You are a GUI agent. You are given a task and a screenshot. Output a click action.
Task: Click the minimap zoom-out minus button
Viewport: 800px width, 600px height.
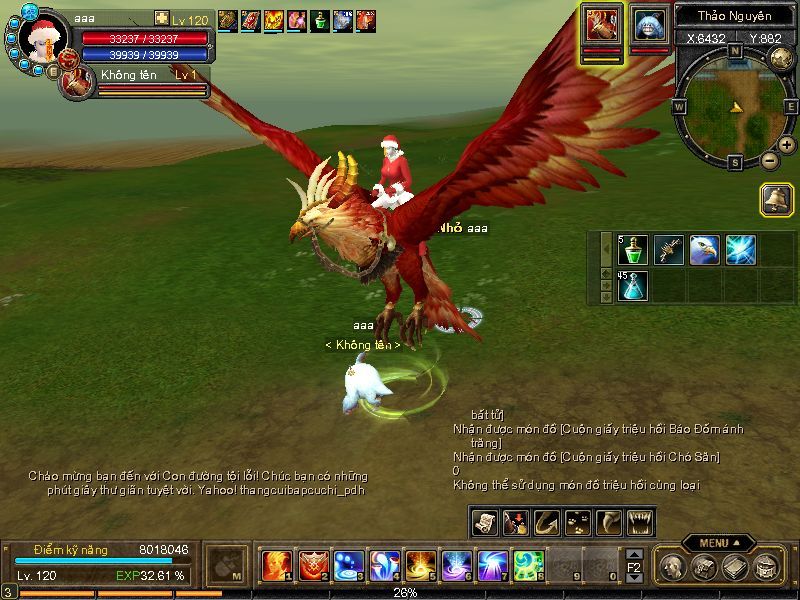(x=769, y=159)
